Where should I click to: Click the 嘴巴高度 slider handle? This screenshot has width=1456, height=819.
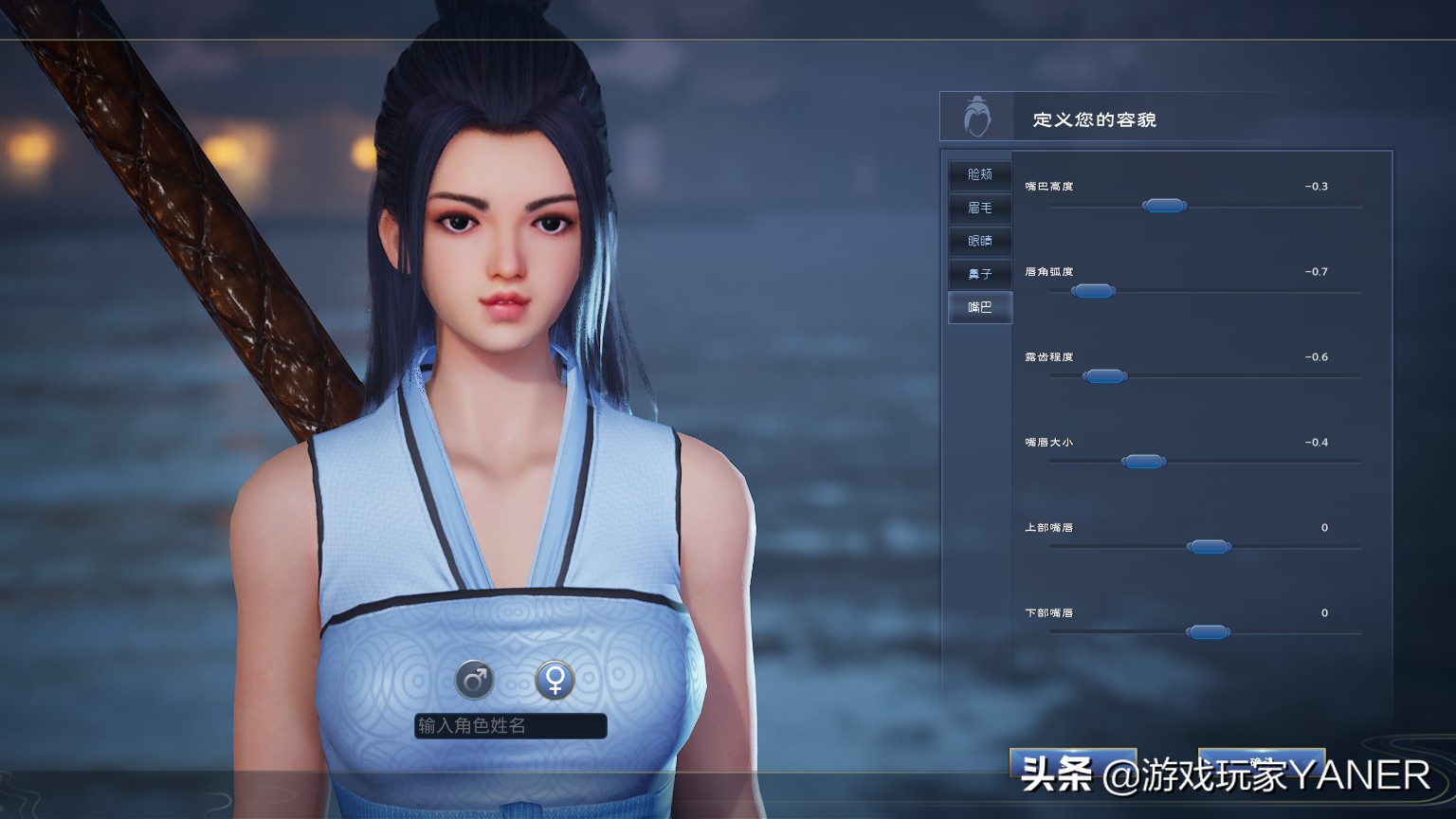pyautogui.click(x=1165, y=205)
